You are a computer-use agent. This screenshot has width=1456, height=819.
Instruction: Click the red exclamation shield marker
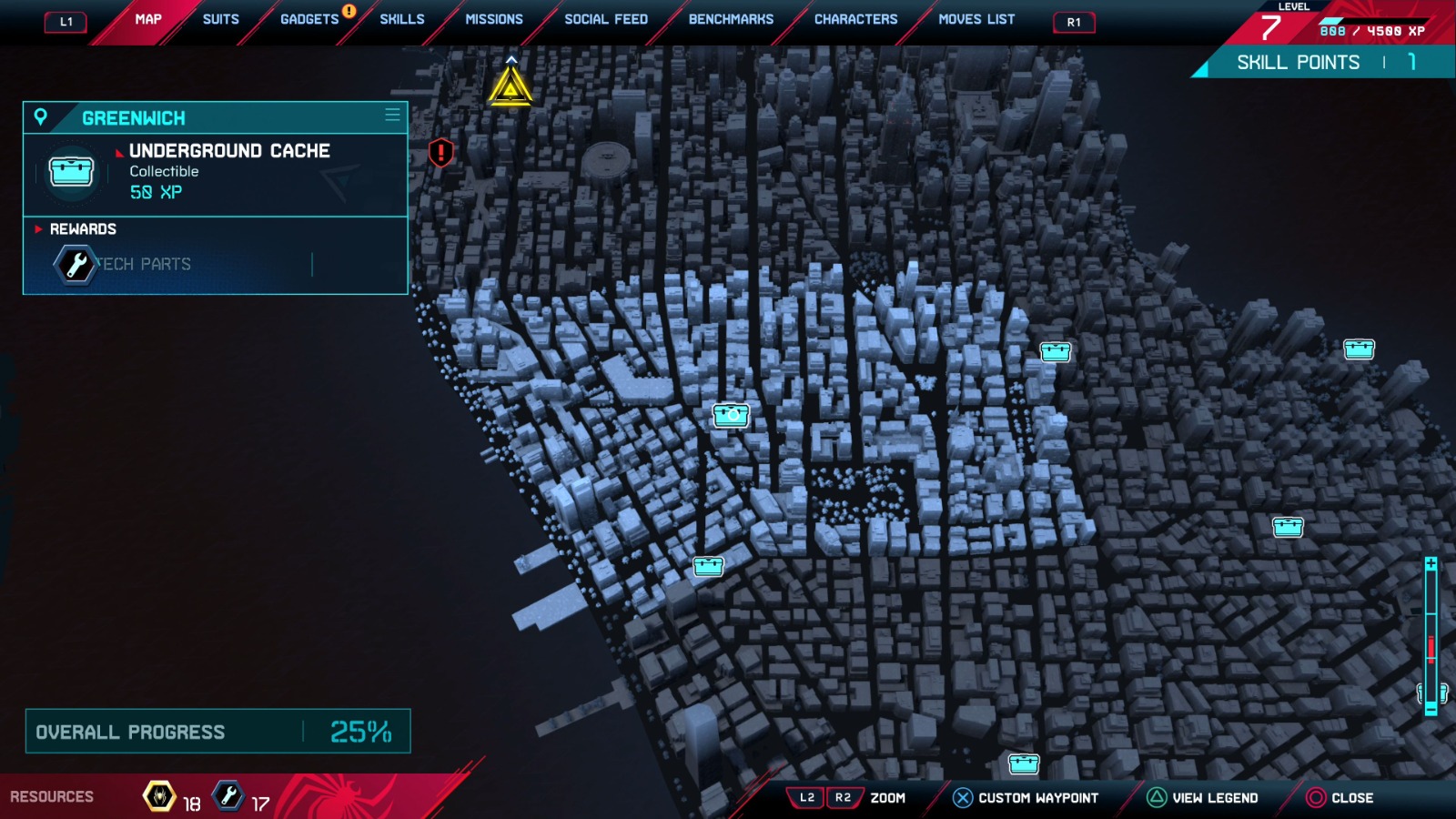(x=441, y=152)
